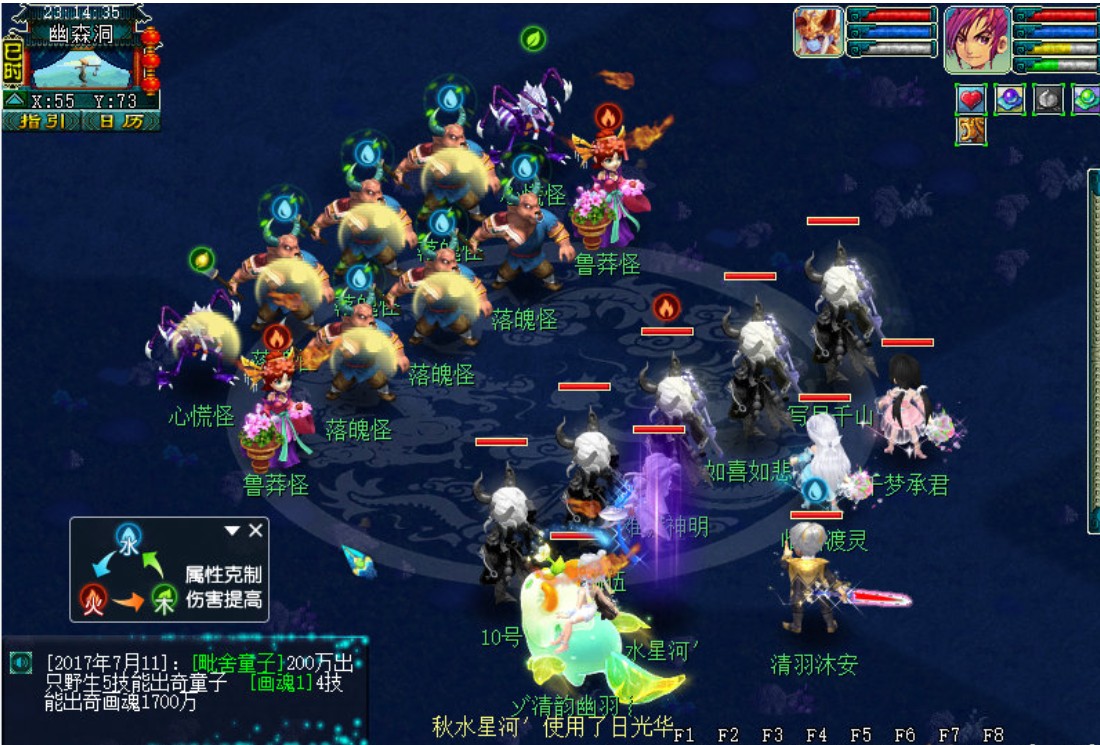Open the 指引 guide button
The image size is (1100, 745).
(x=43, y=121)
